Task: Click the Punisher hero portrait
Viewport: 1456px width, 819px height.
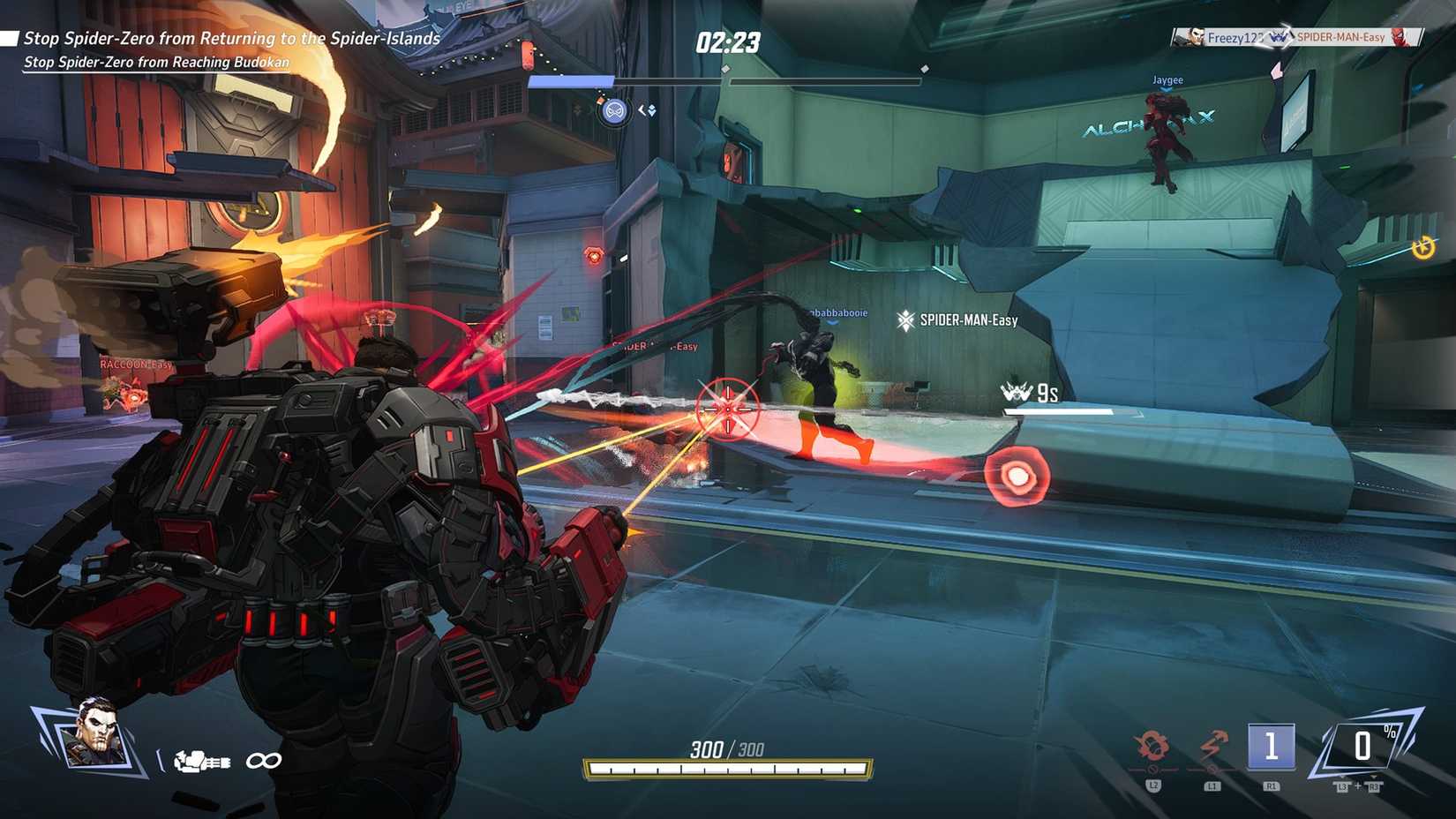Action: (x=95, y=734)
